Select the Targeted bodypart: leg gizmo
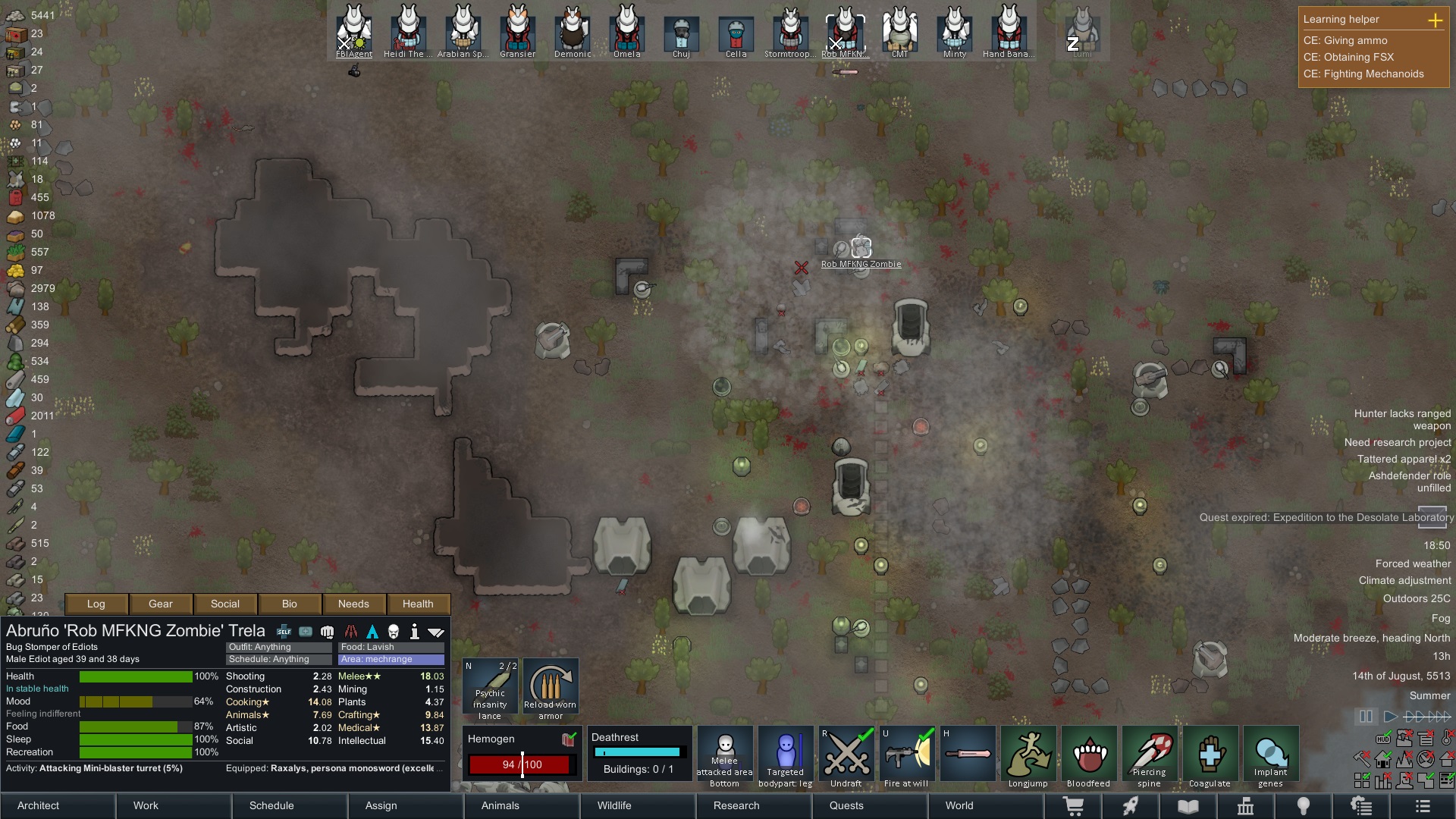The image size is (1456, 819). 785,753
